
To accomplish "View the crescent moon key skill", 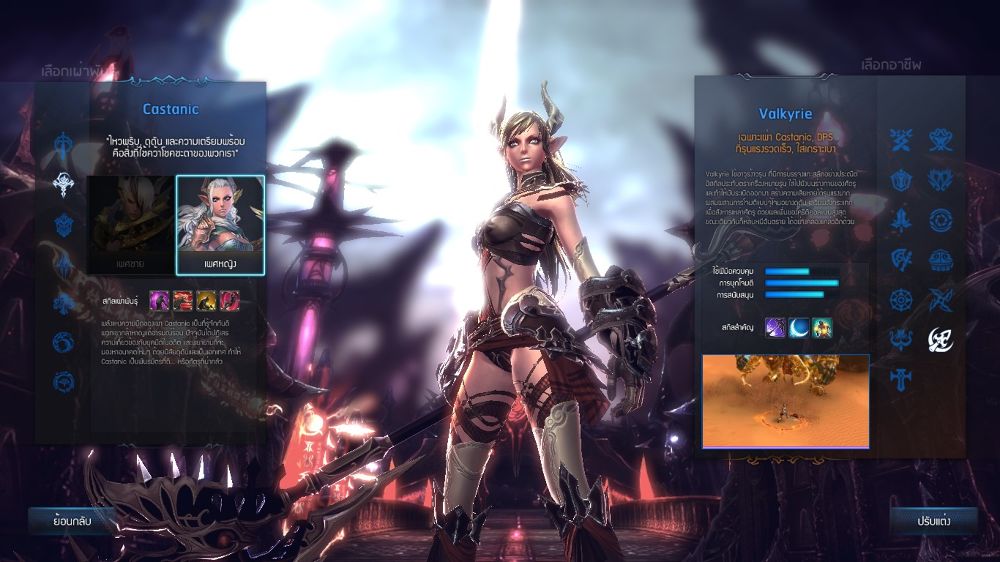I will [x=799, y=327].
